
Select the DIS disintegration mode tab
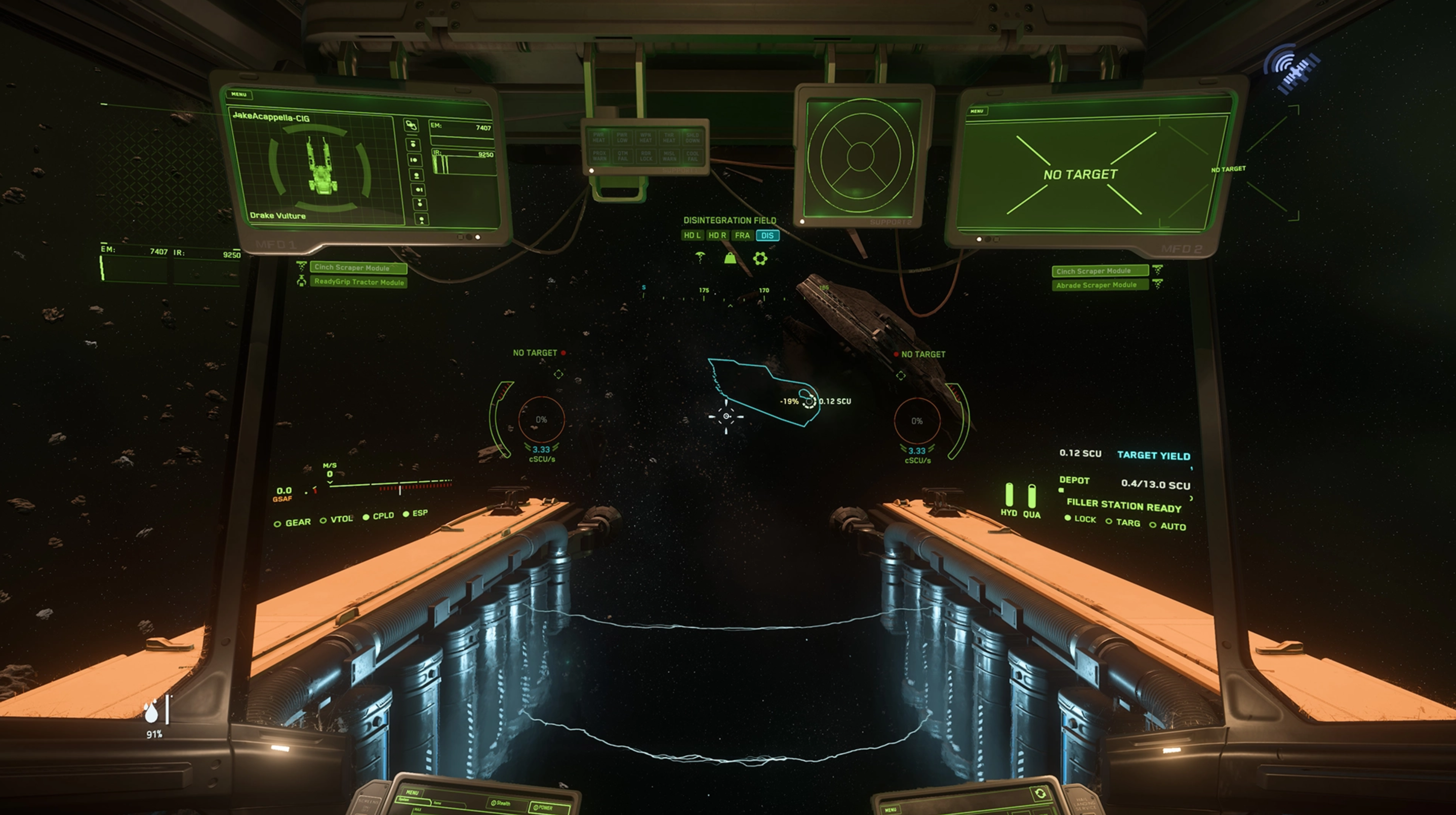[767, 235]
